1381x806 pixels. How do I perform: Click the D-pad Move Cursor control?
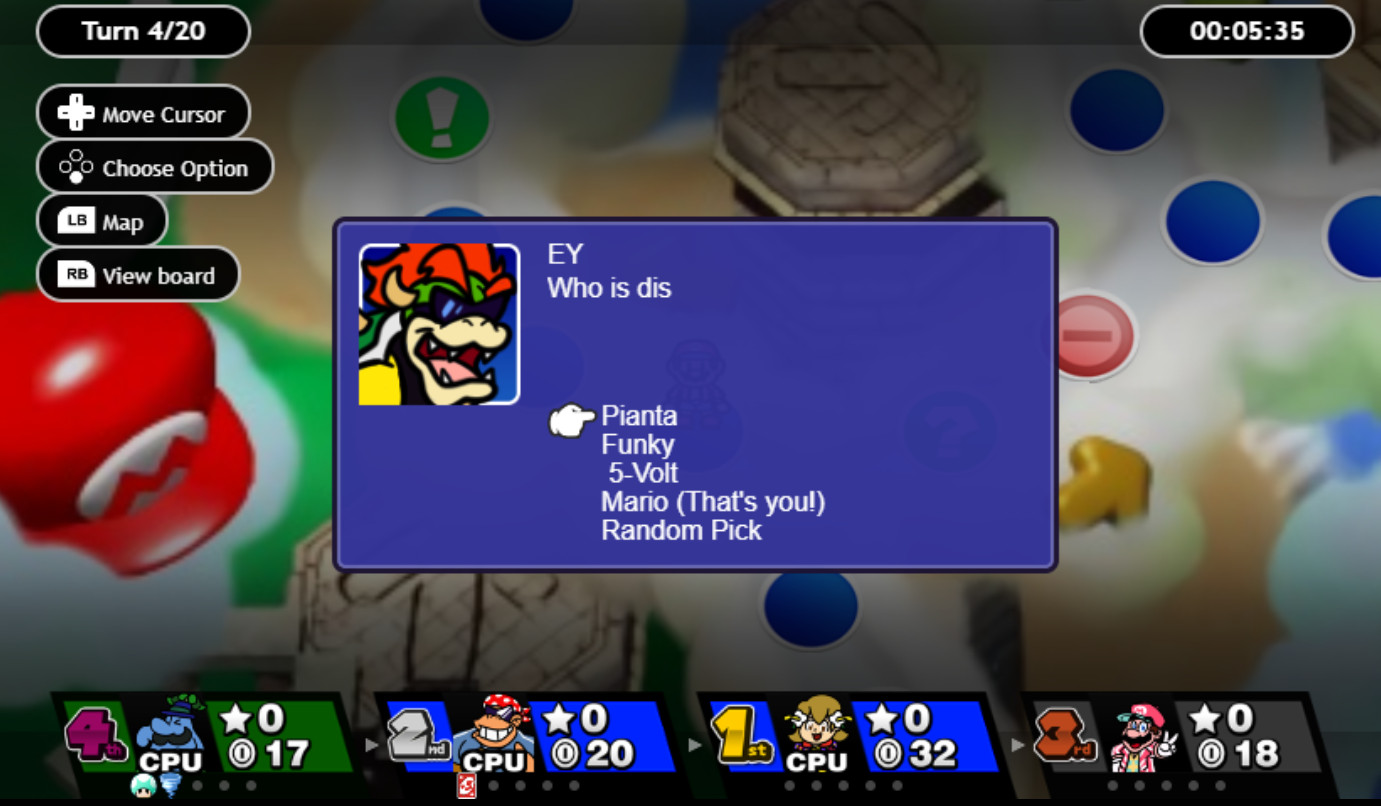(143, 112)
